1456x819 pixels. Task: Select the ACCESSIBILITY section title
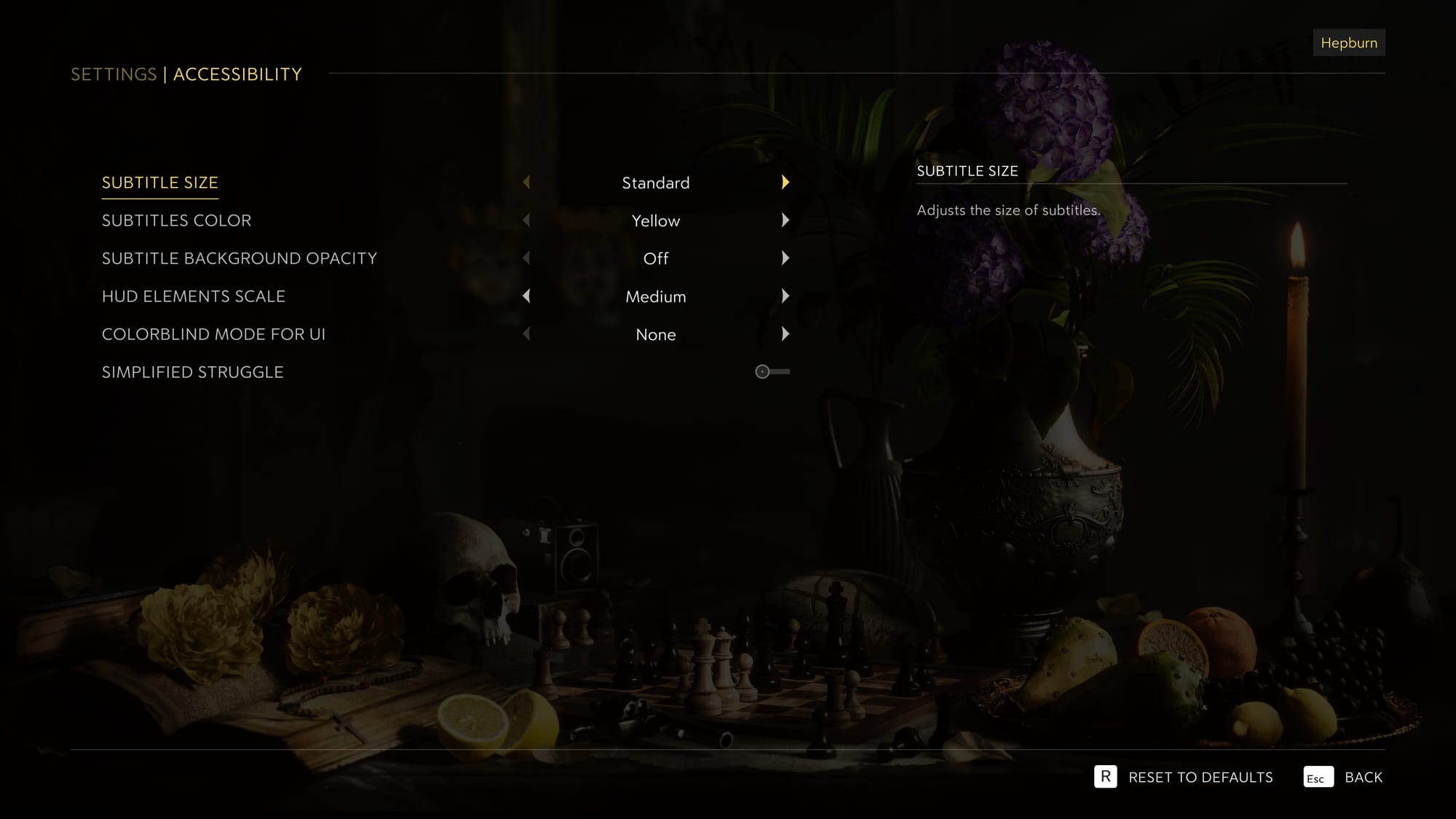coord(237,74)
